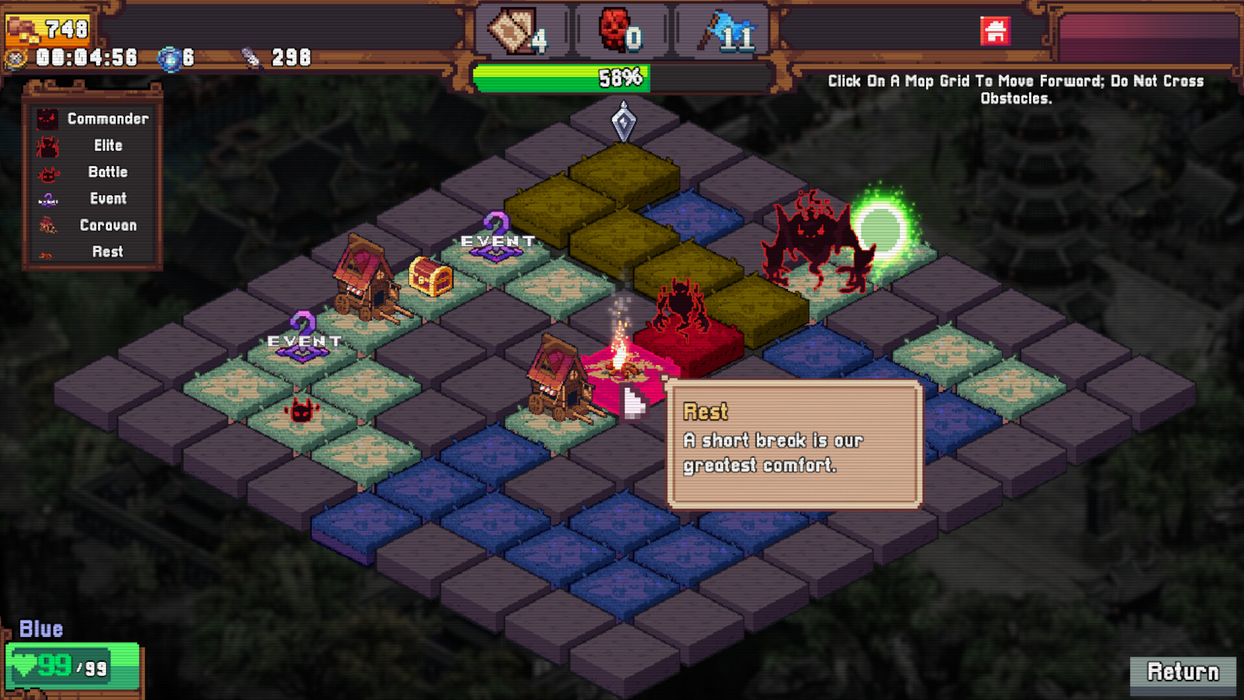Select the silver diamond marker tile

pos(623,124)
